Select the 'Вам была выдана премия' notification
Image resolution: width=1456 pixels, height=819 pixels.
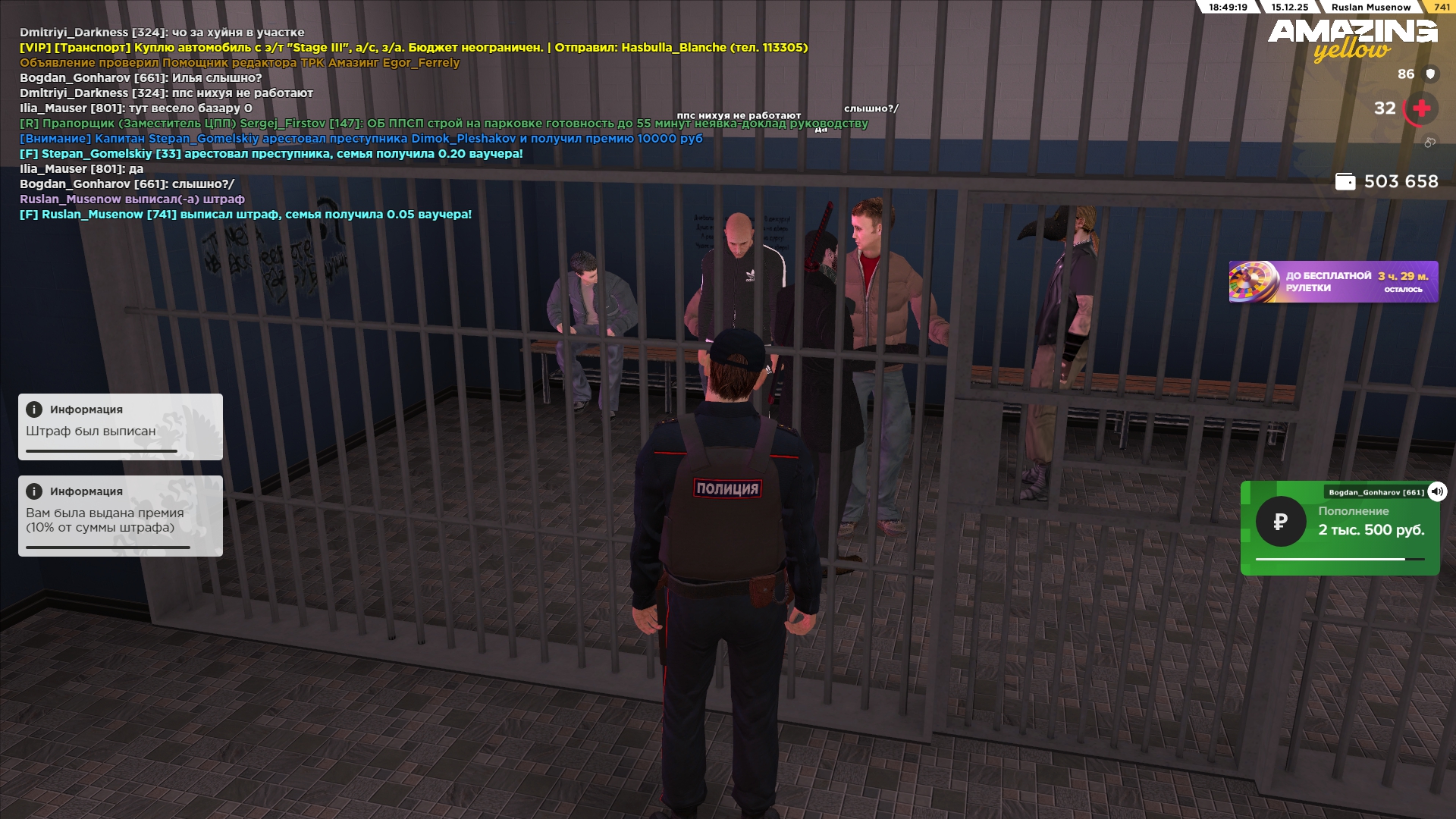click(121, 516)
